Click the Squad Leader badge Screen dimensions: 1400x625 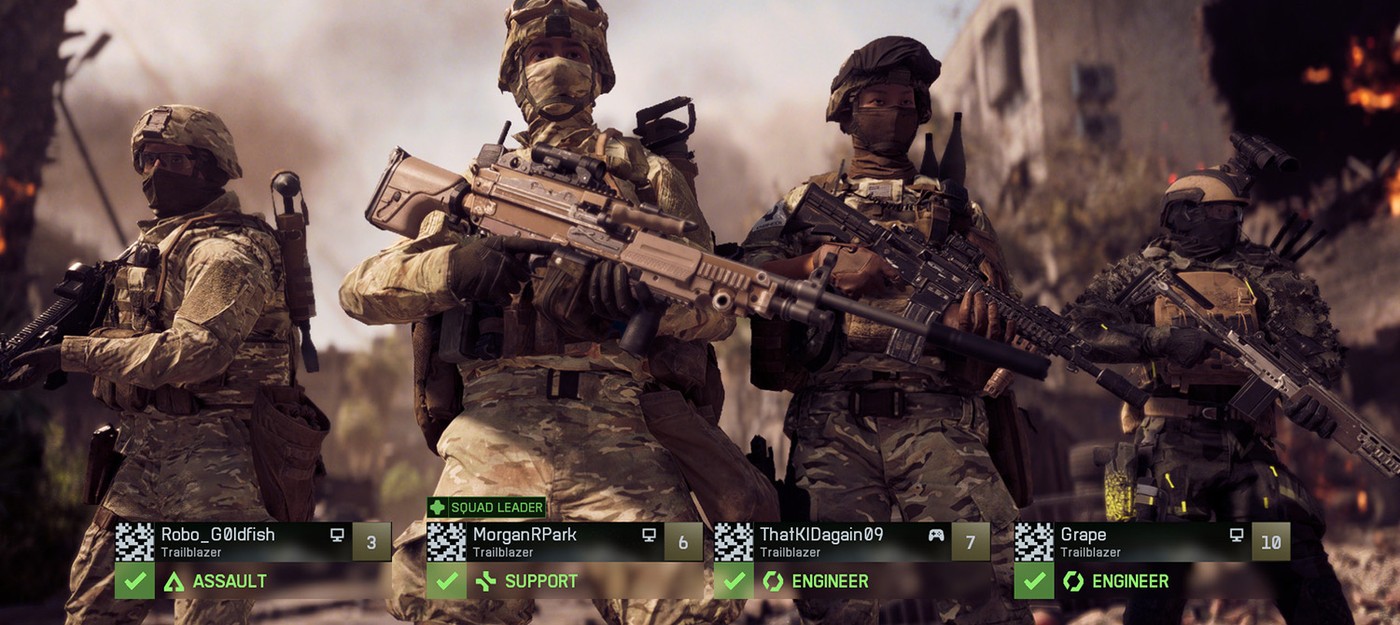[x=487, y=507]
